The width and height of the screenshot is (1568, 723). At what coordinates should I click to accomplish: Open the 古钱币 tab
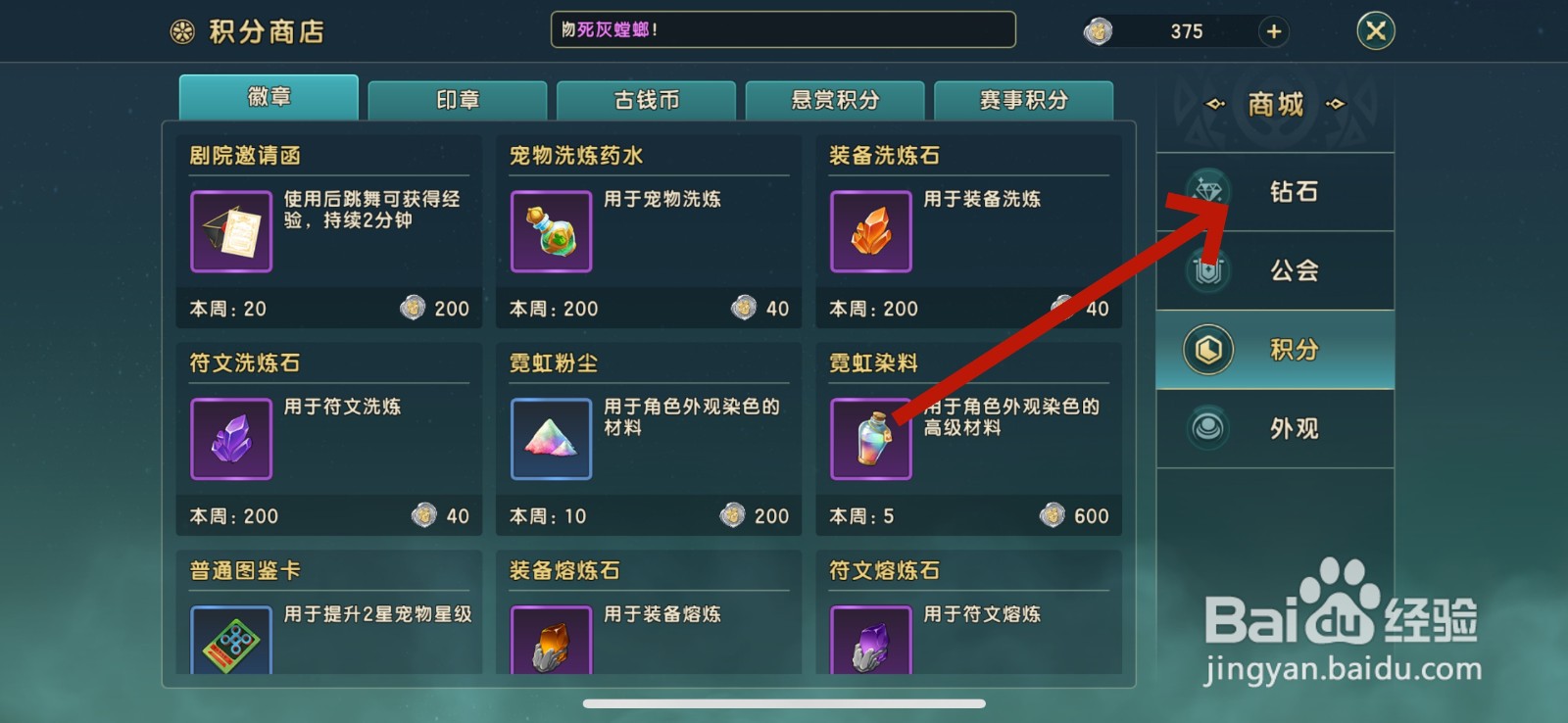[x=646, y=99]
